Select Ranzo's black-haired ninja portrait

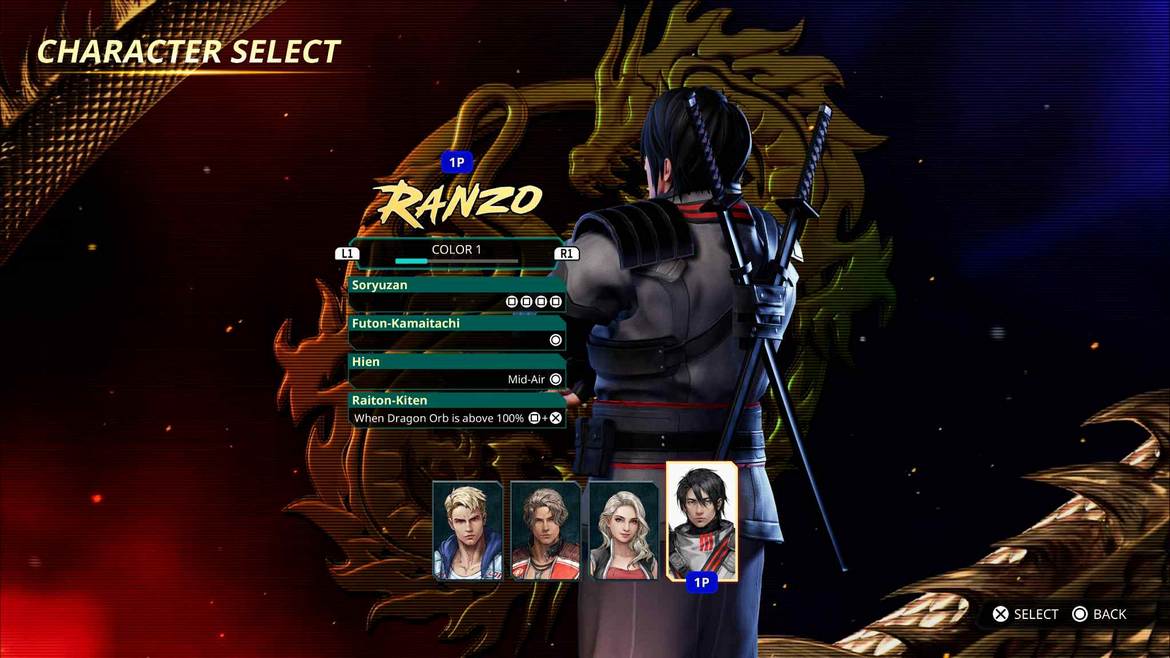(x=702, y=520)
